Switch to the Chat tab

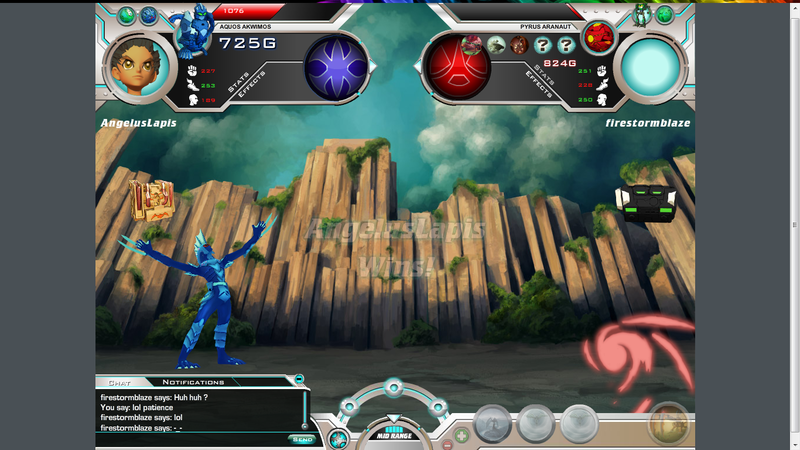click(x=119, y=382)
